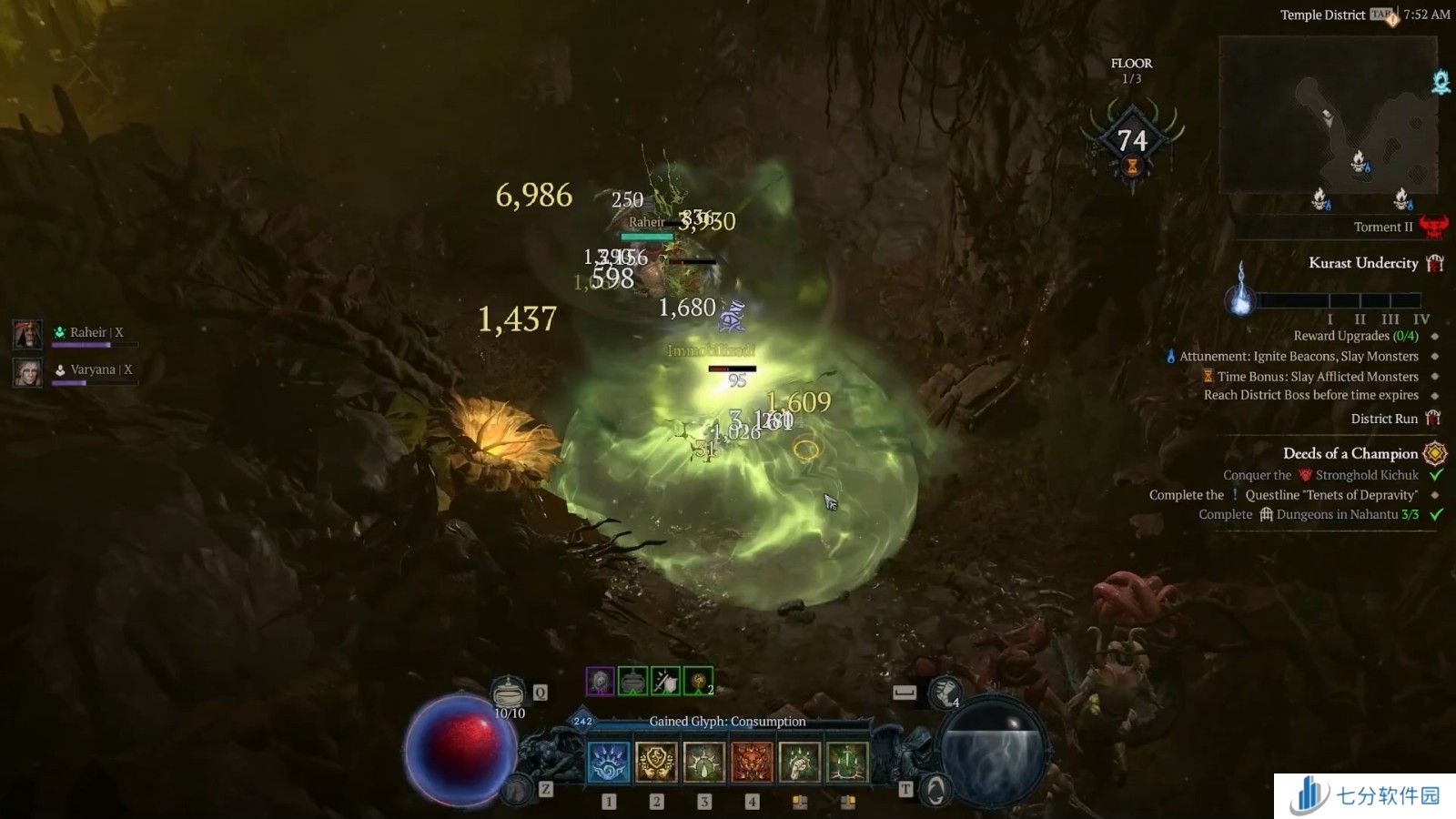Screen dimensions: 1456x819
Task: Click the purple-bordered buff icon
Action: pos(600,681)
